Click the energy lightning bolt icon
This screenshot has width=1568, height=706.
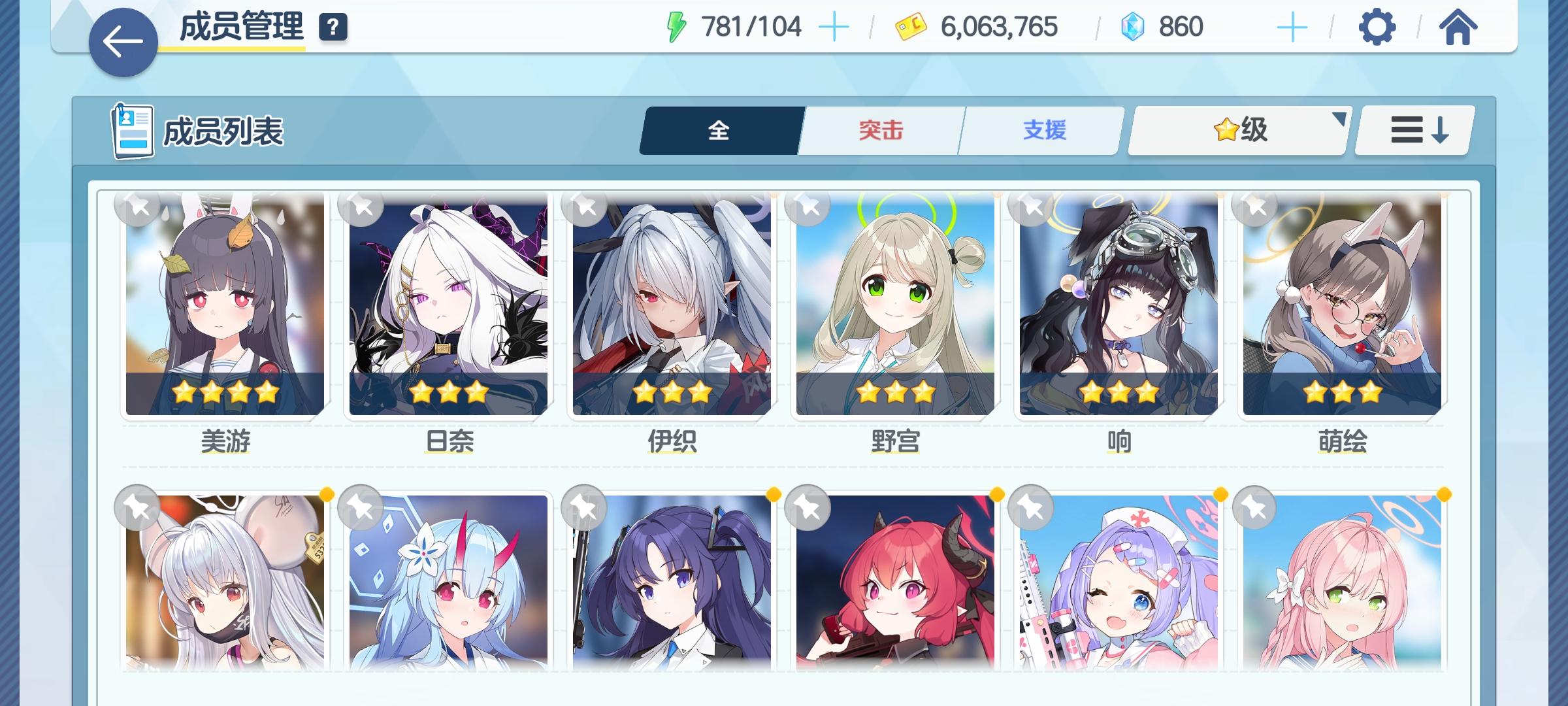pyautogui.click(x=678, y=26)
